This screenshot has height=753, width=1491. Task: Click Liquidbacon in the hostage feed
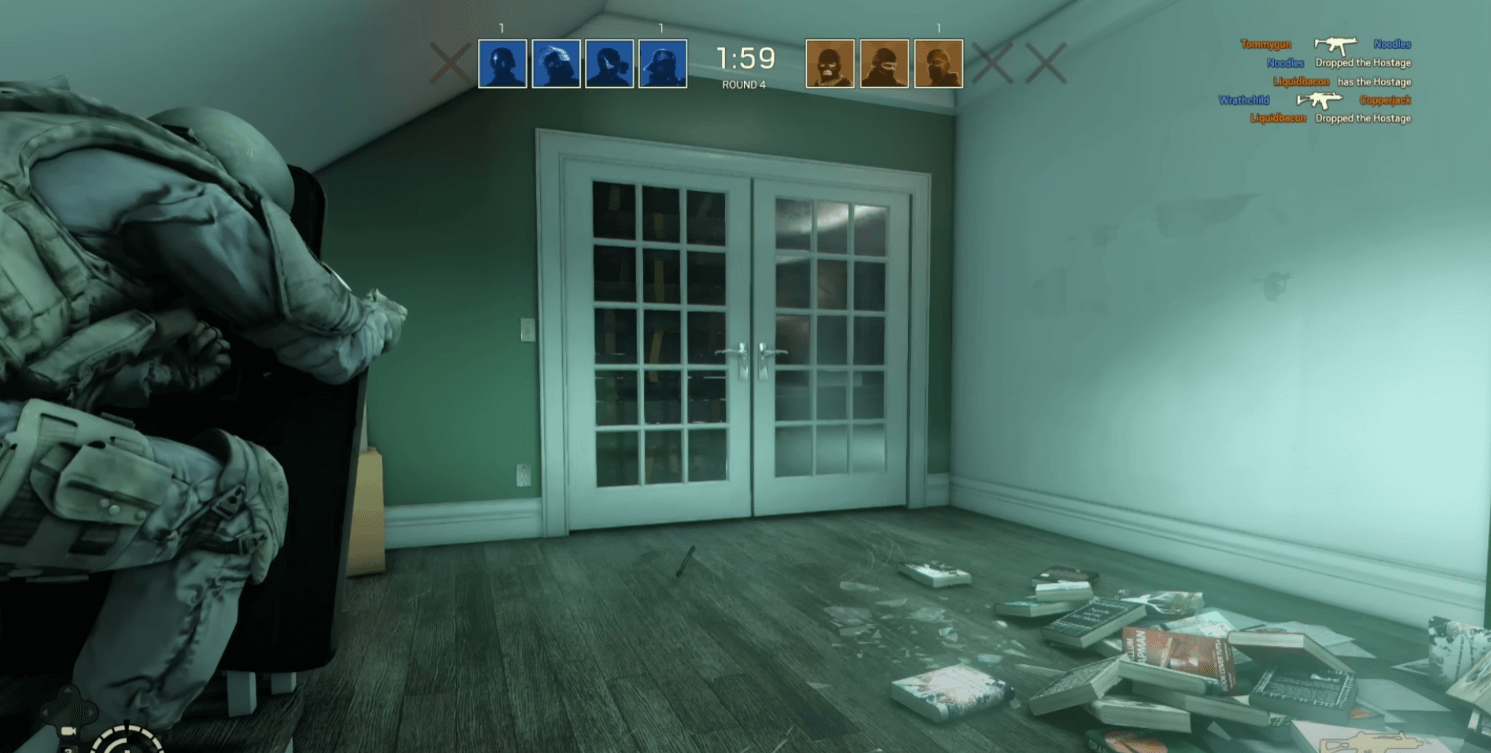click(1302, 81)
